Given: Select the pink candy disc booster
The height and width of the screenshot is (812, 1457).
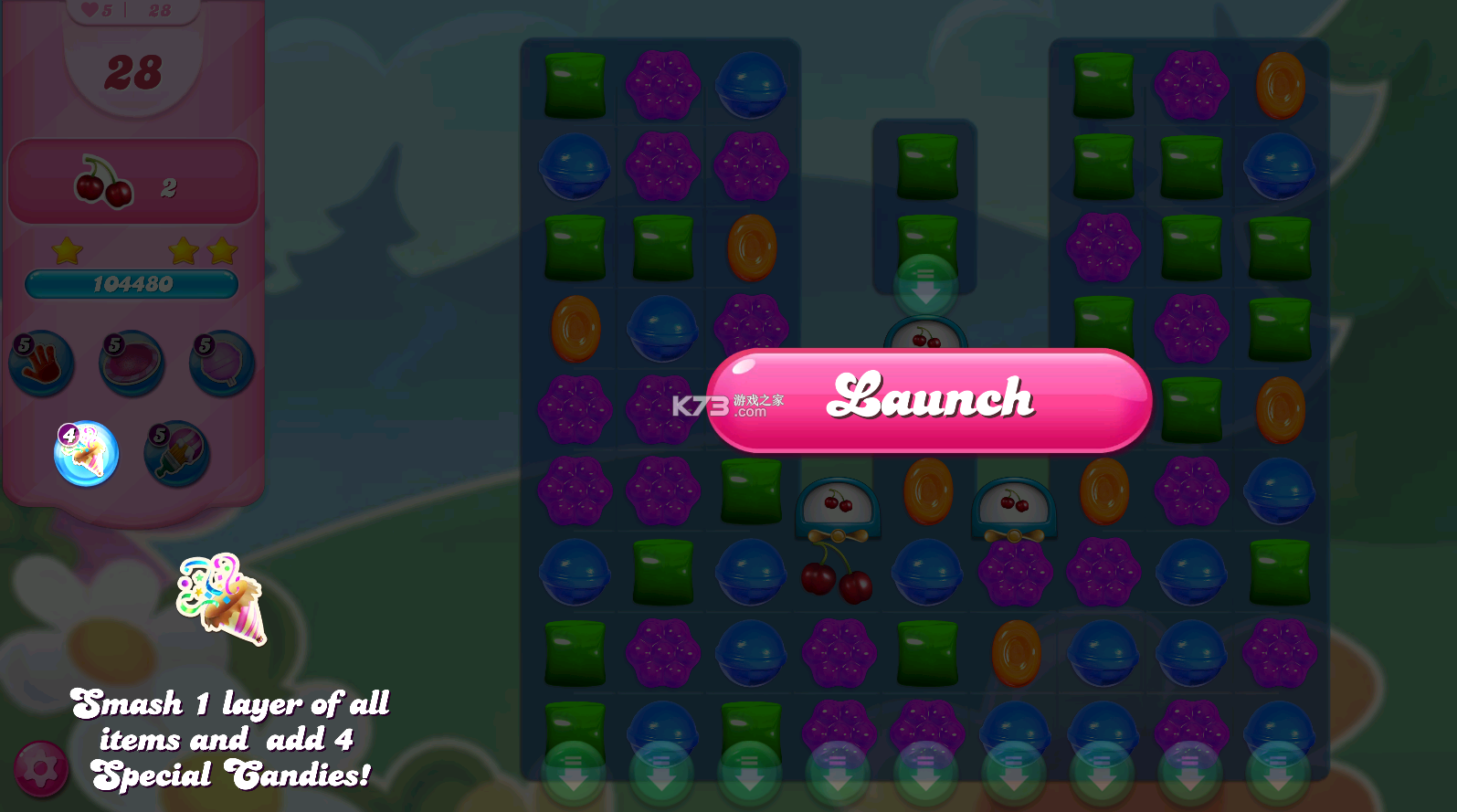Looking at the screenshot, I should pos(132,363).
